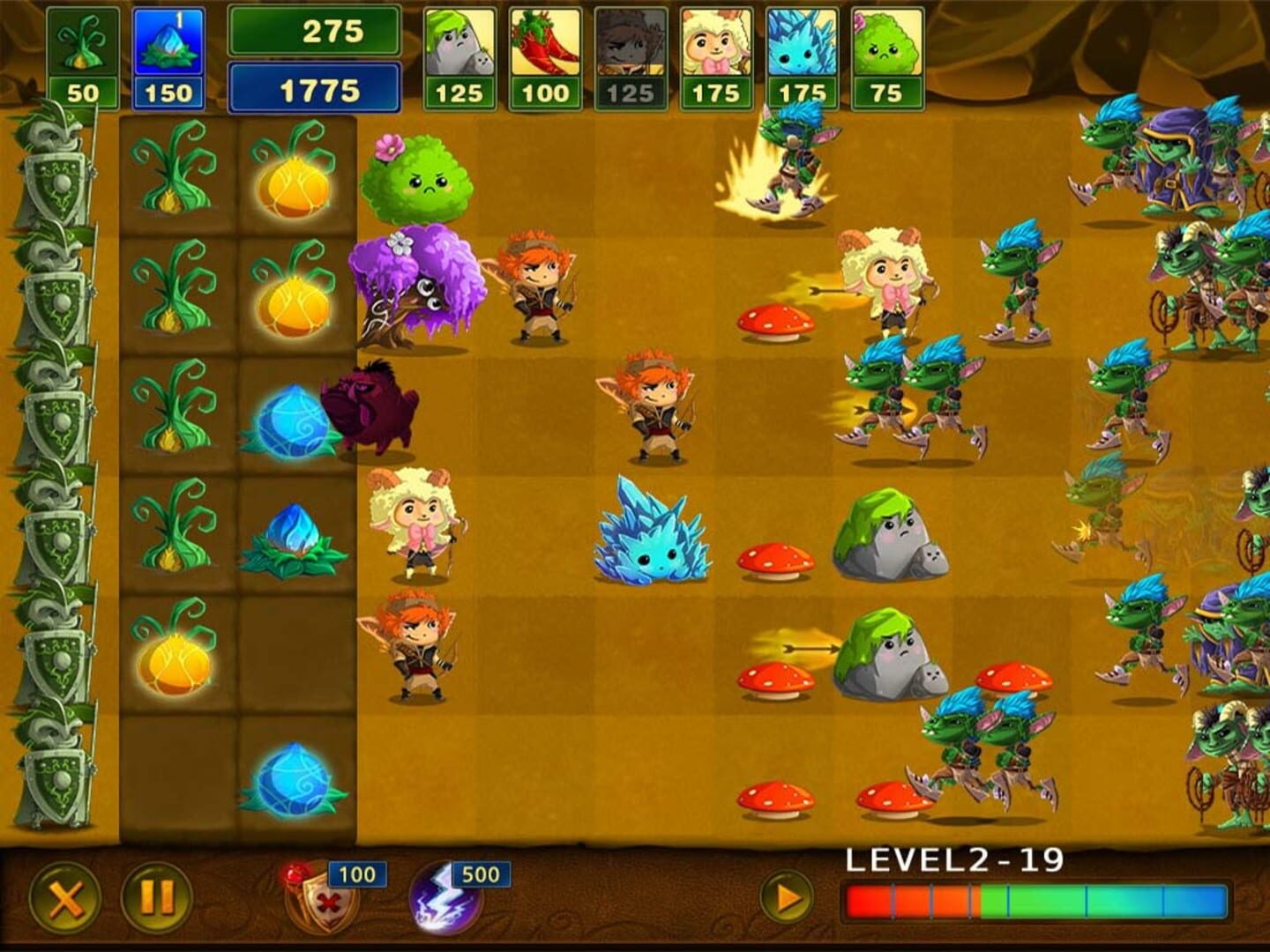1270x952 pixels.
Task: Select the rock golem unit card costing 125
Action: point(461,53)
